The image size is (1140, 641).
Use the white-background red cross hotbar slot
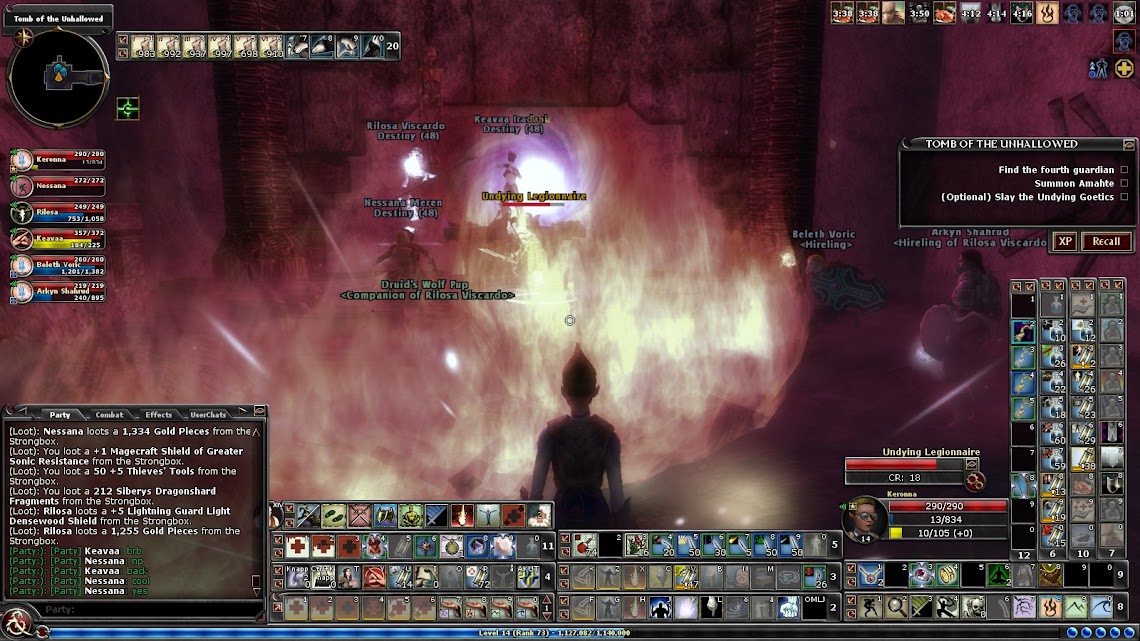tap(296, 546)
